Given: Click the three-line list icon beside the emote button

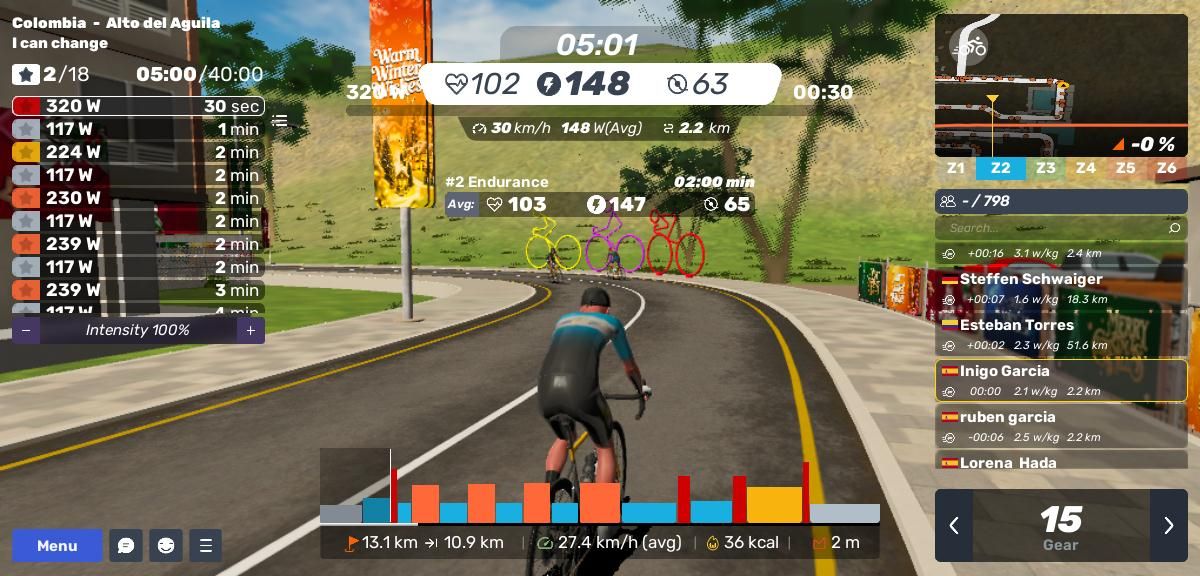Looking at the screenshot, I should 206,545.
